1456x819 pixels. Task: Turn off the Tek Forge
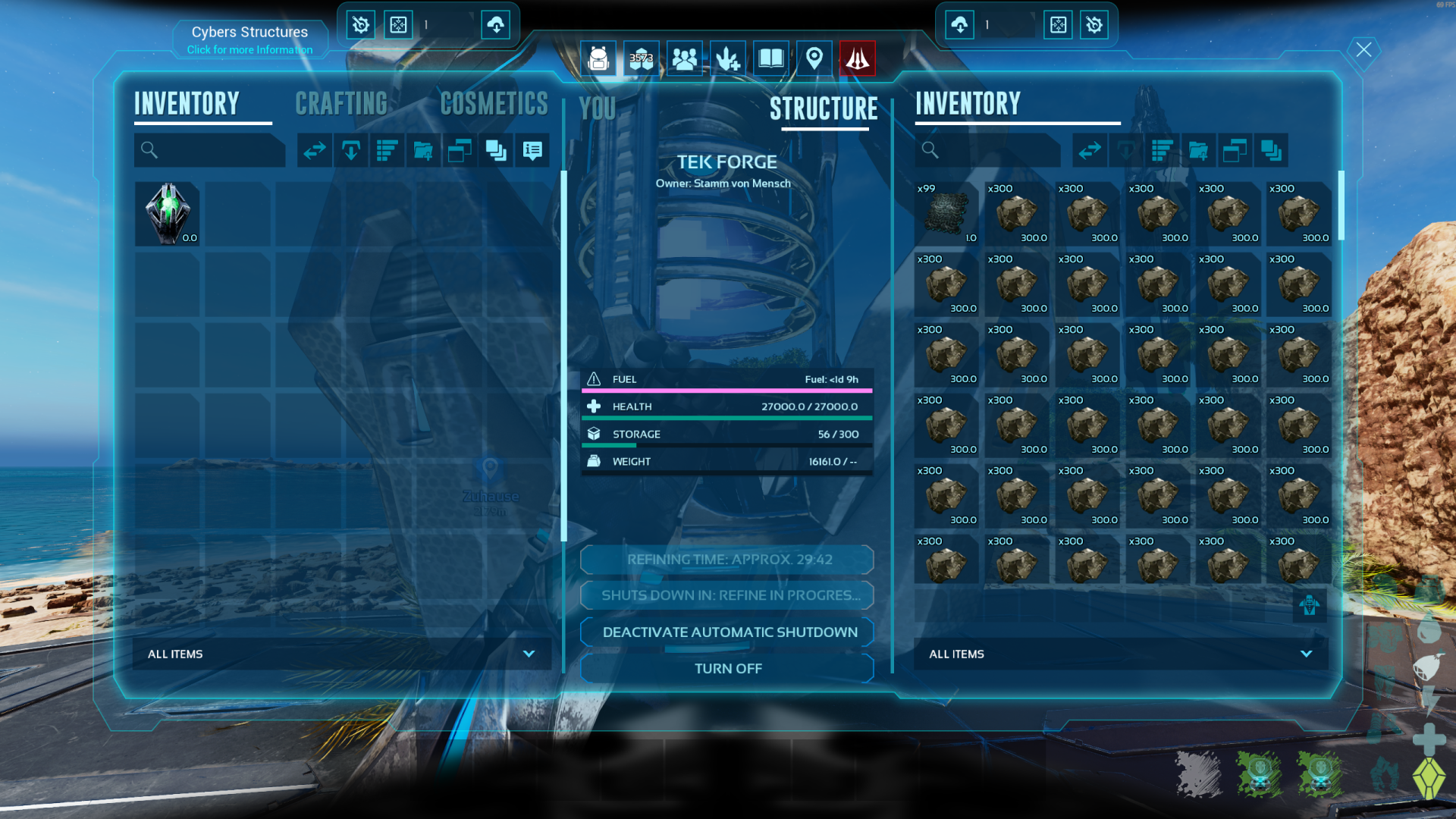[727, 668]
